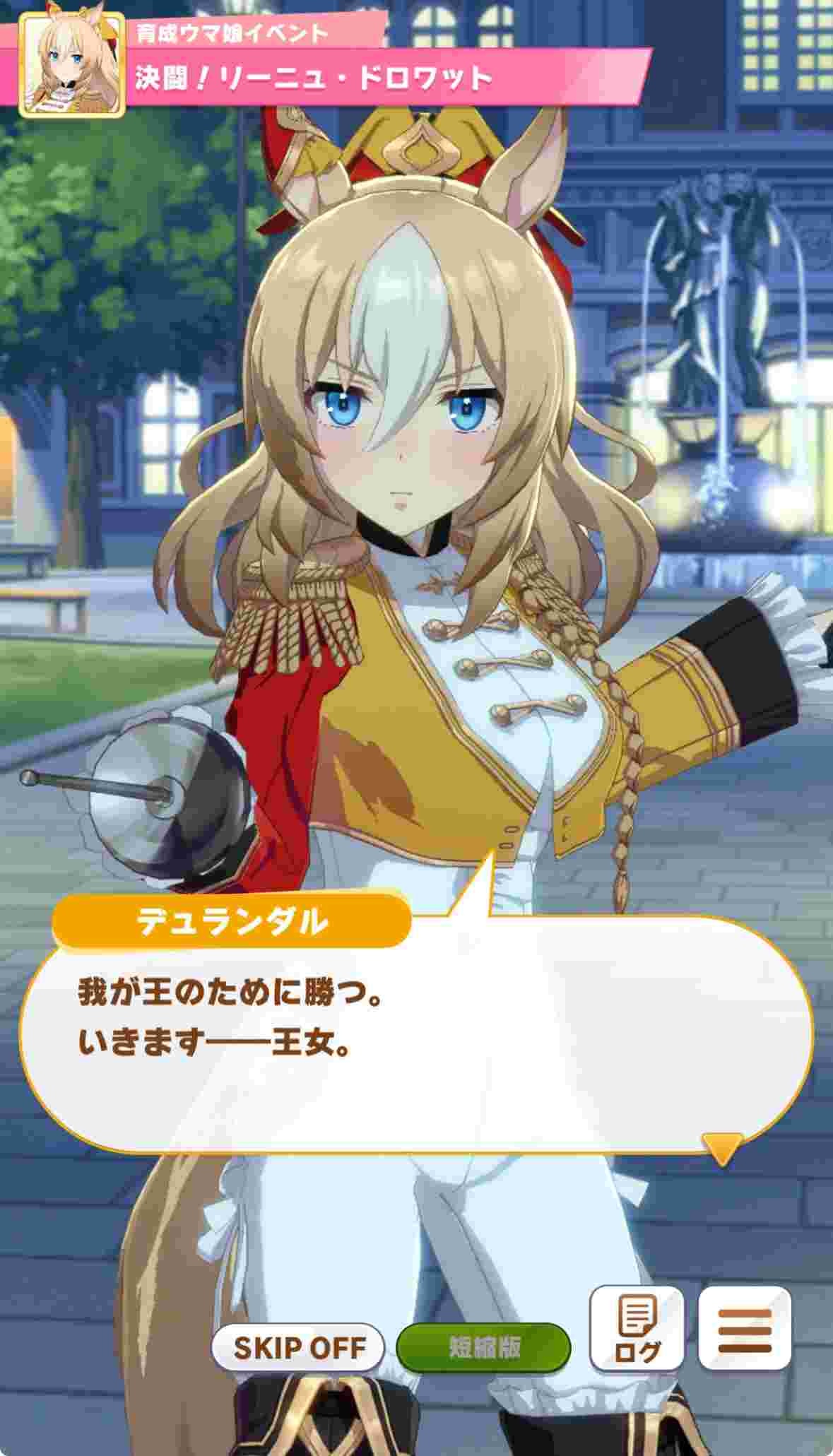Switch to the 短縮版 shortened version

click(483, 1346)
